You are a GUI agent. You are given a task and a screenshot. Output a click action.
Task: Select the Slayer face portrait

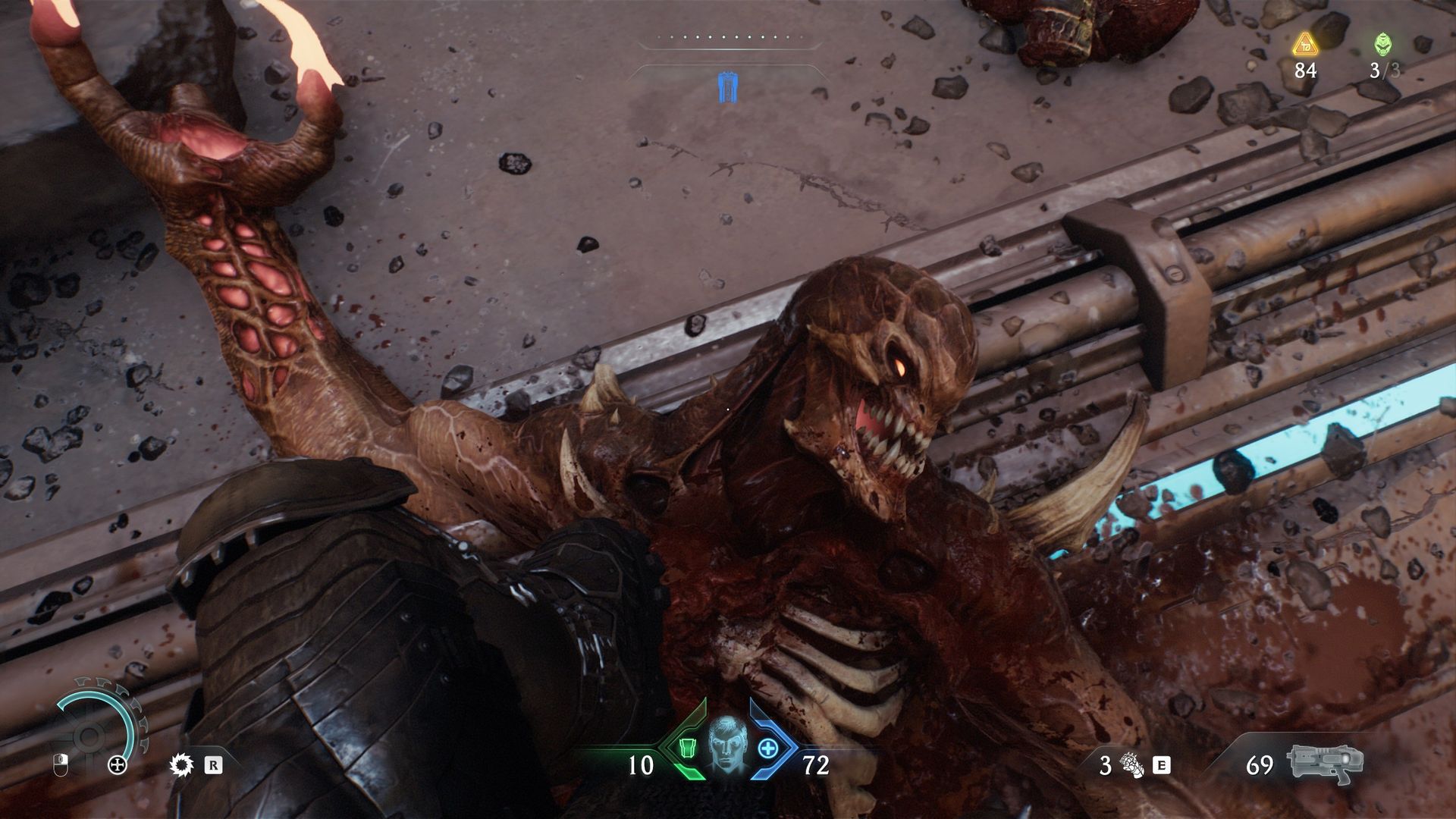tap(727, 745)
